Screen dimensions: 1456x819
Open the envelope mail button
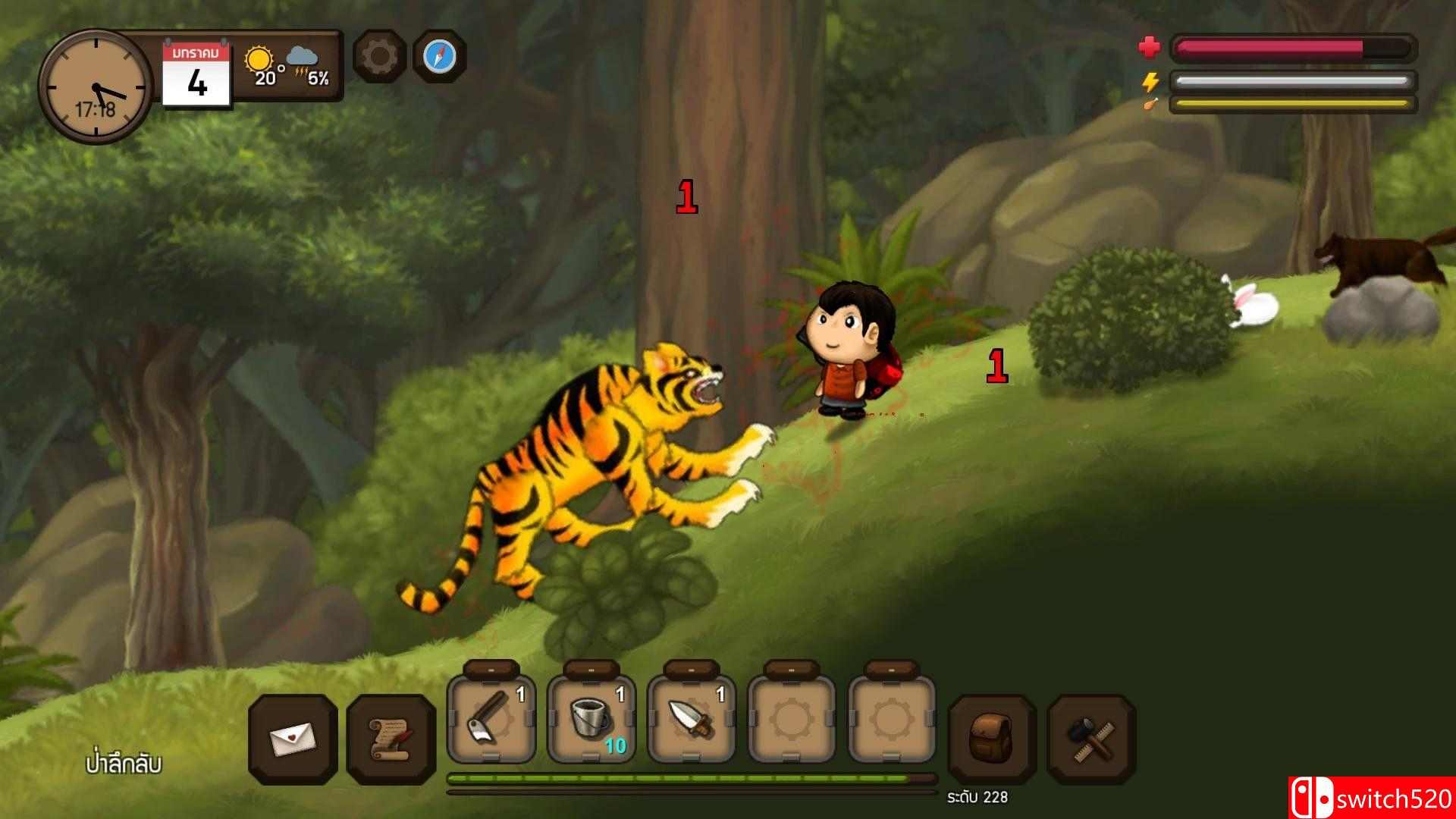coord(293,739)
